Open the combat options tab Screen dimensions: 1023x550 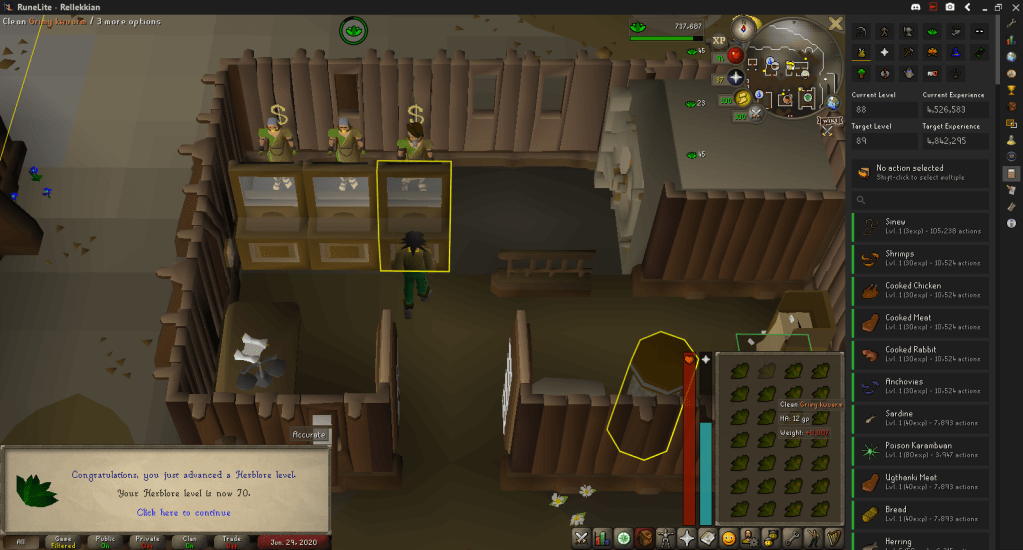point(581,538)
